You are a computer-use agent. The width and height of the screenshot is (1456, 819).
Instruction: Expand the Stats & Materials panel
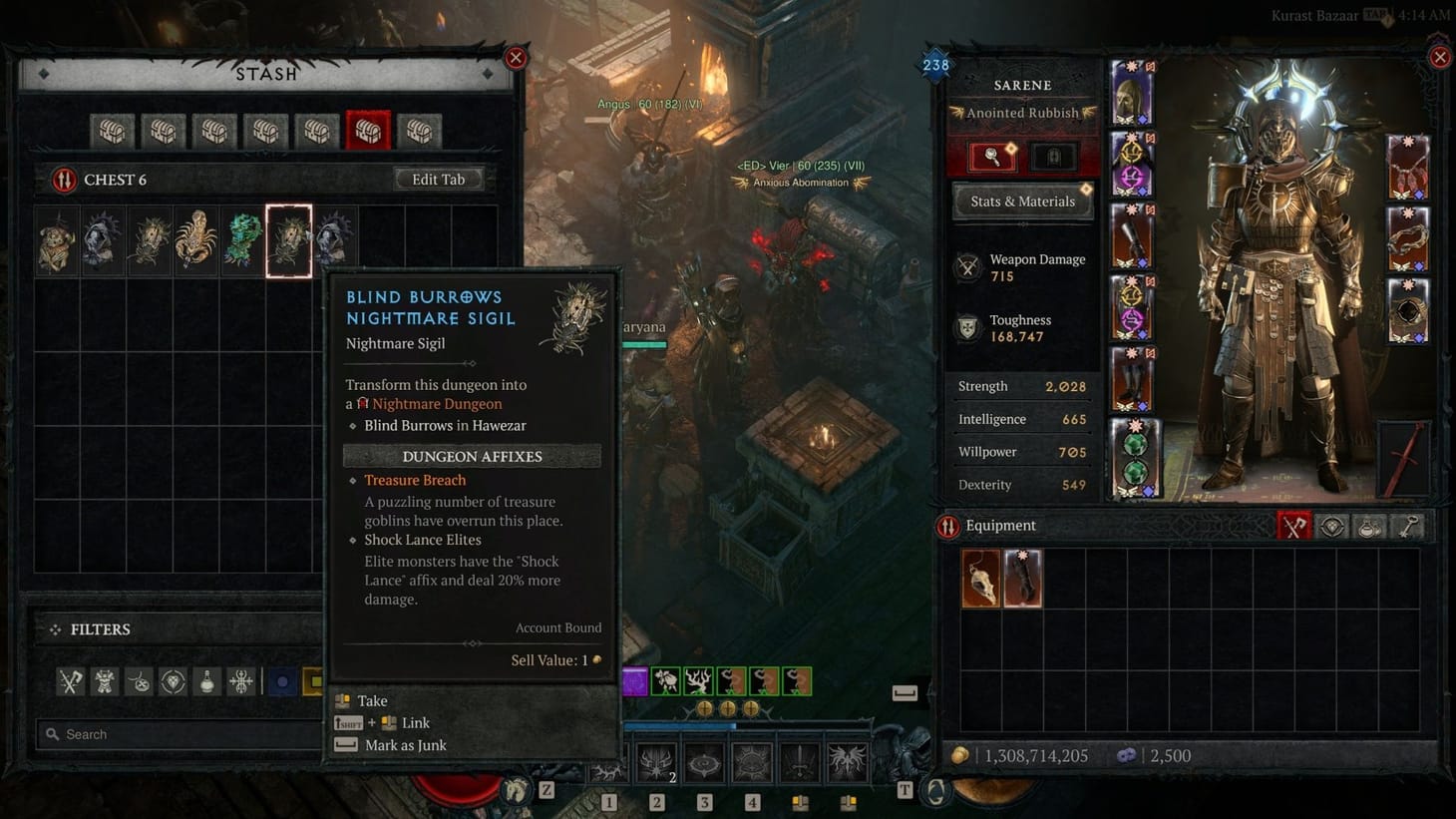1022,201
